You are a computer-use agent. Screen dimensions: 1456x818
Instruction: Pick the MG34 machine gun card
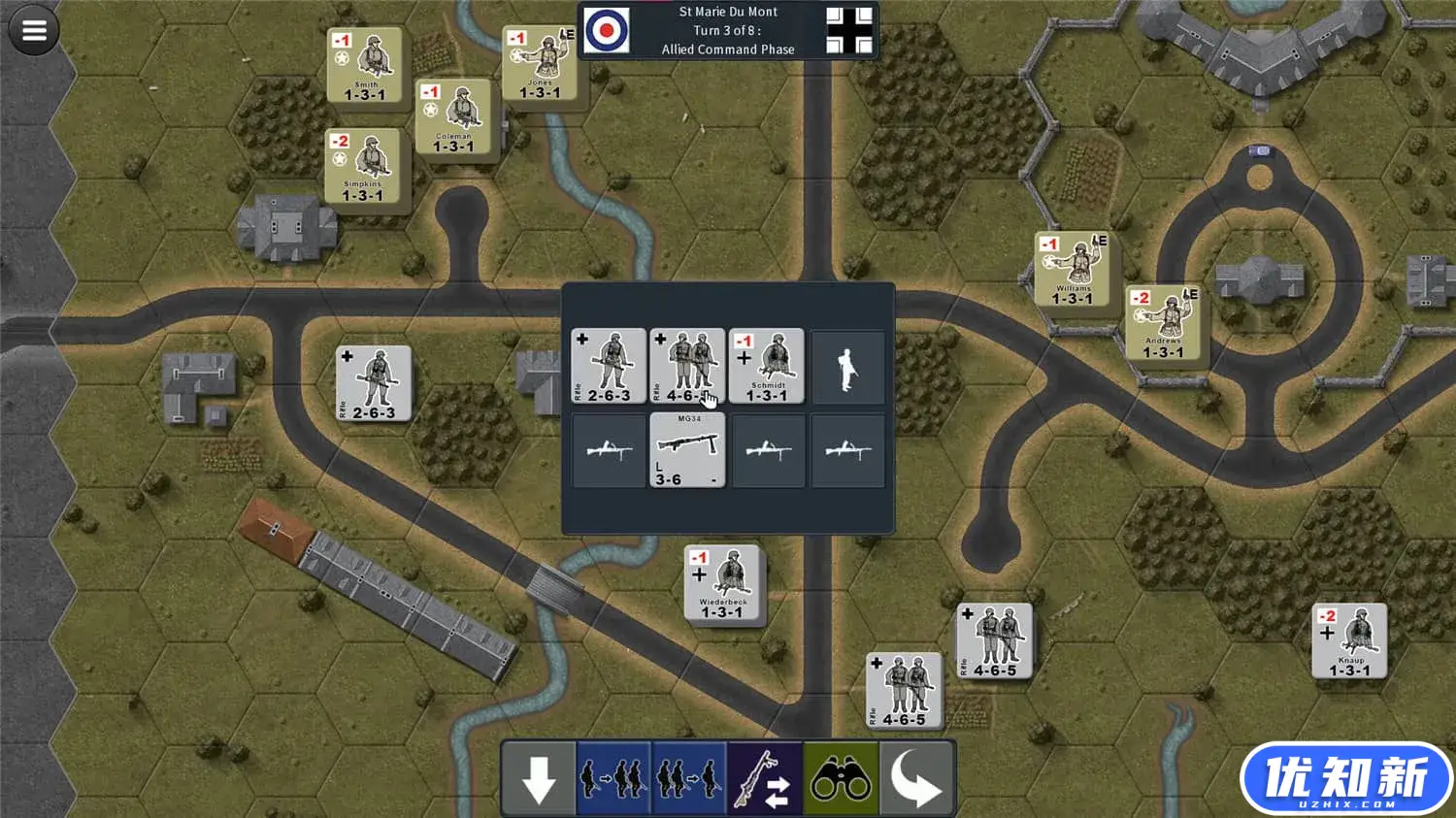click(x=686, y=449)
